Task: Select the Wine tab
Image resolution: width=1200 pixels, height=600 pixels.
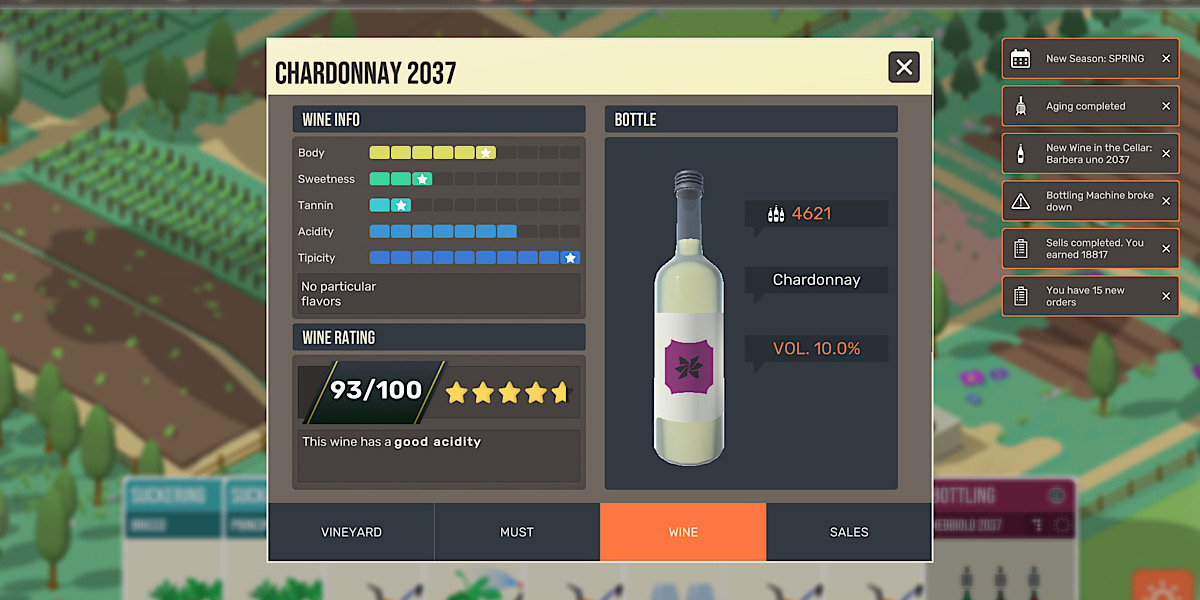Action: pyautogui.click(x=683, y=532)
